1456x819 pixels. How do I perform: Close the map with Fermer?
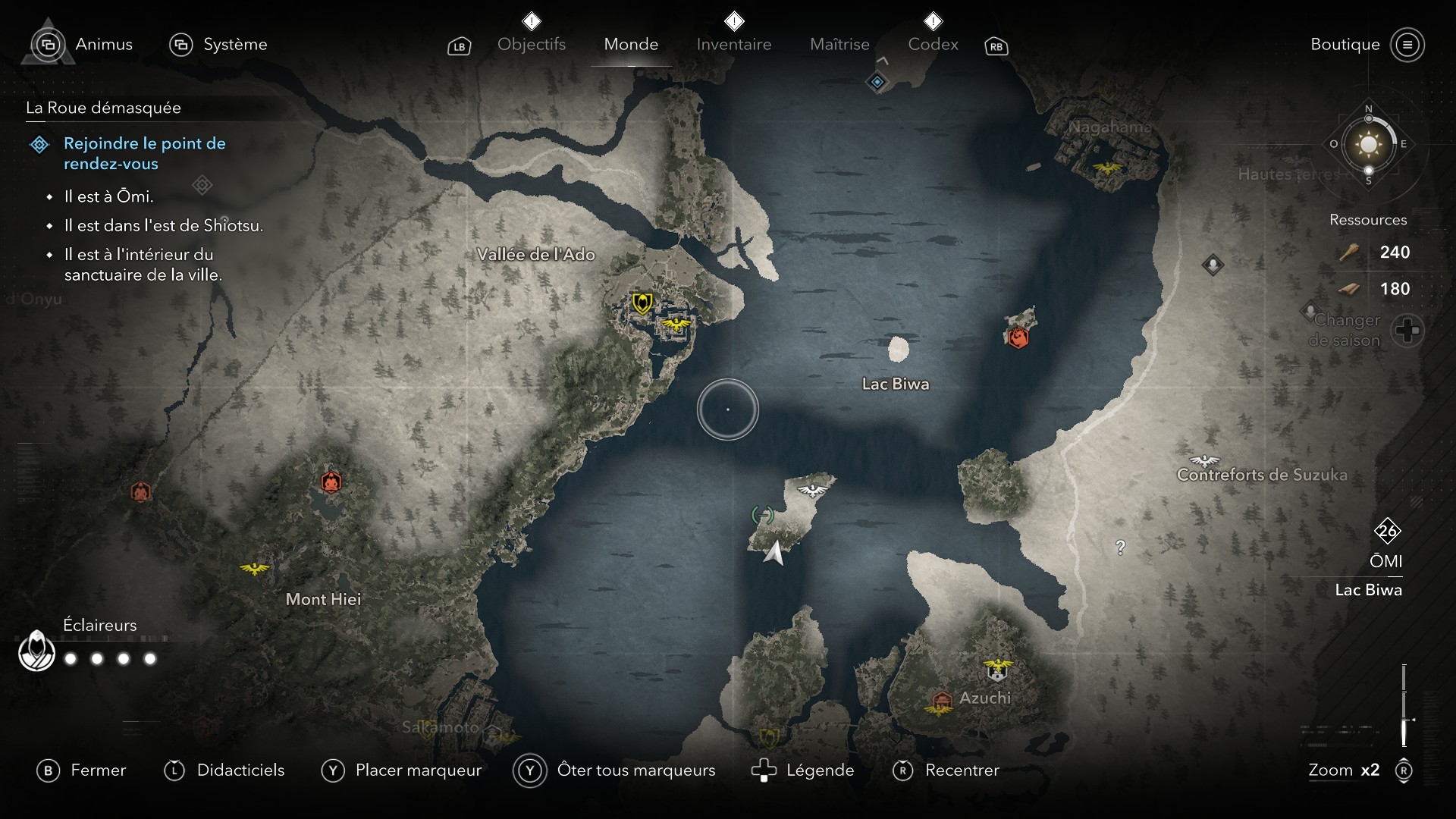tap(81, 770)
